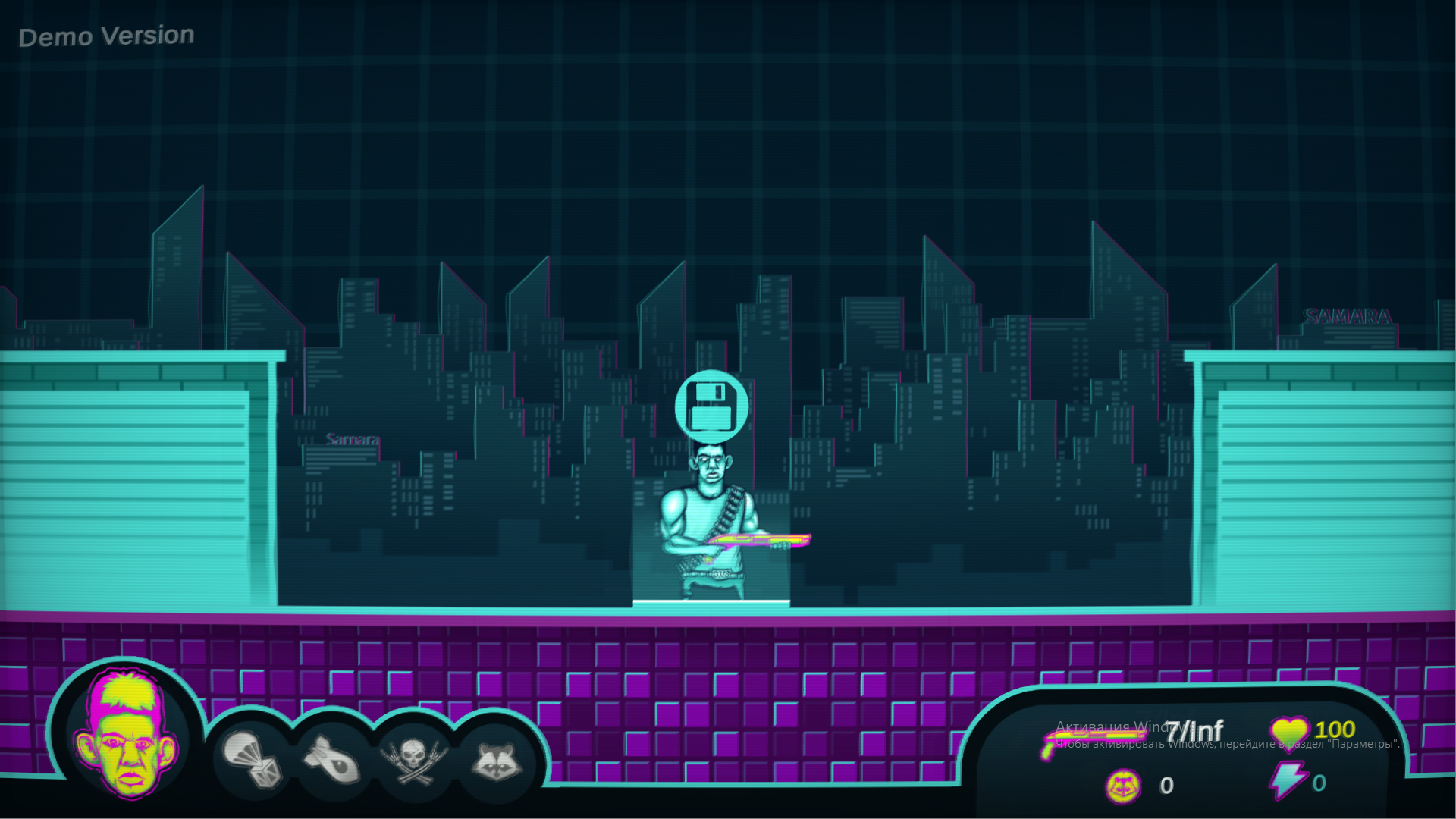Click the 100 health value text
1456x819 pixels.
pyautogui.click(x=1335, y=730)
